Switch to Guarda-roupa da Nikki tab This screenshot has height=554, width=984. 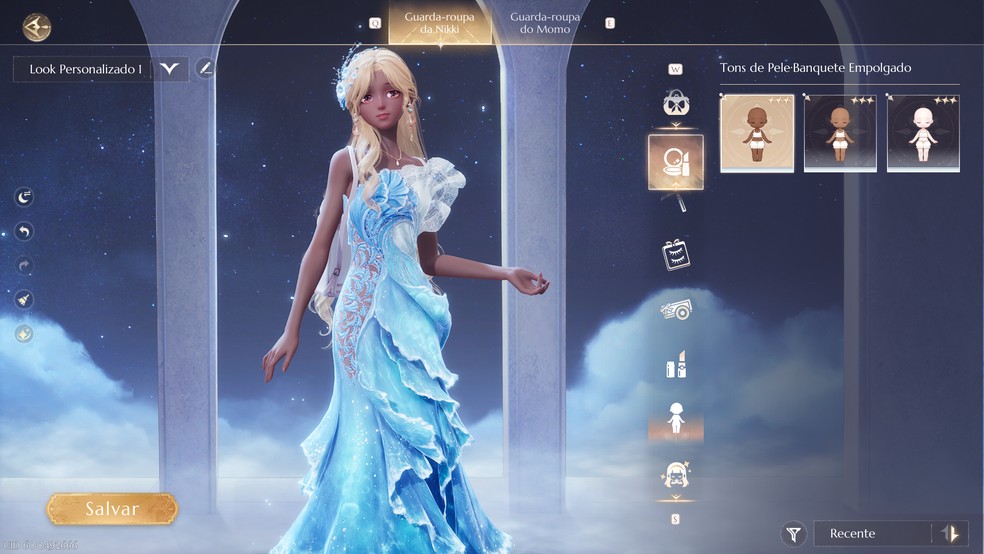[x=440, y=23]
